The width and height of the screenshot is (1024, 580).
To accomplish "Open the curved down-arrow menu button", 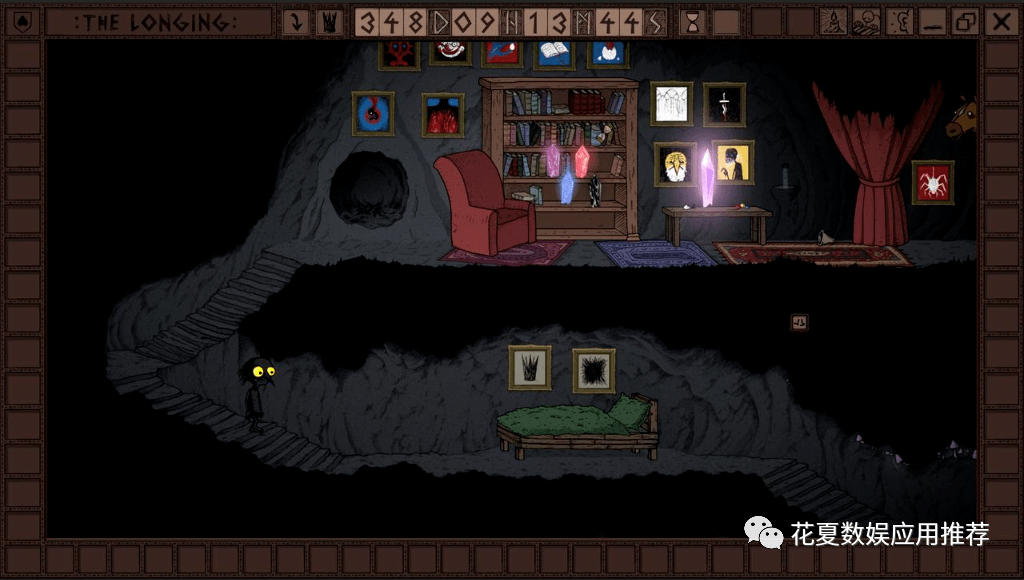I will pyautogui.click(x=296, y=21).
